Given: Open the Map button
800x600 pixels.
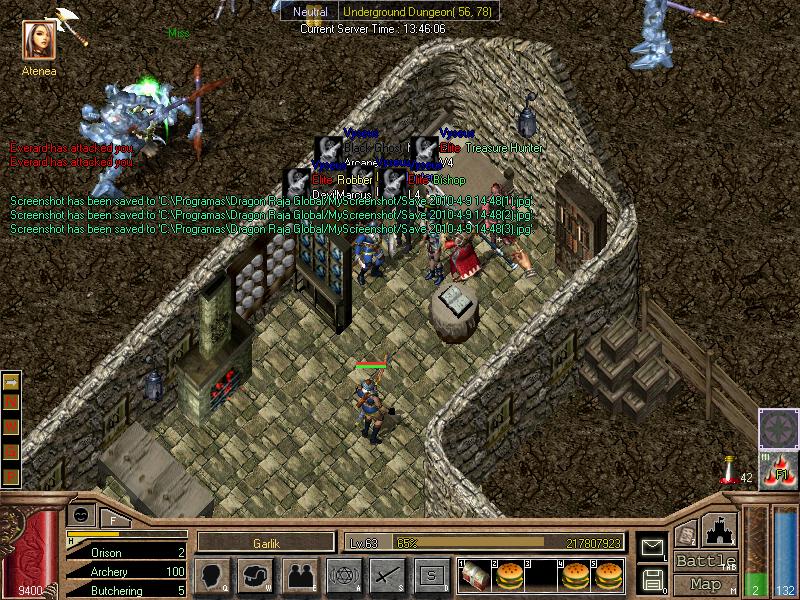Looking at the screenshot, I should pos(705,584).
